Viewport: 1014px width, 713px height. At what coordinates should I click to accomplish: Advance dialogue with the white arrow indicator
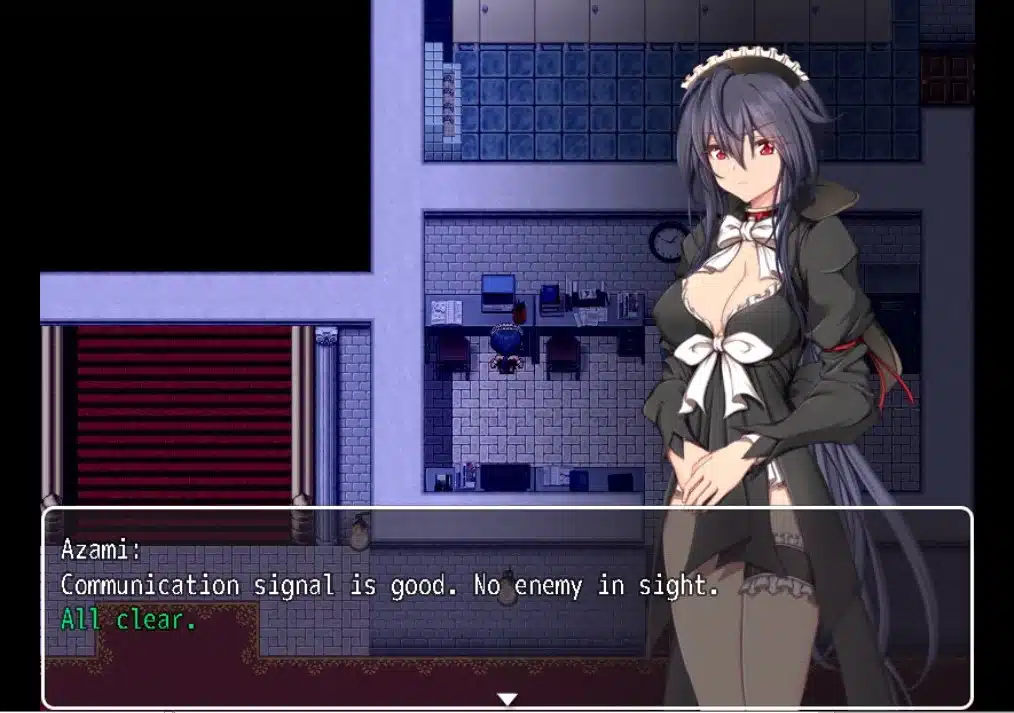[x=507, y=698]
